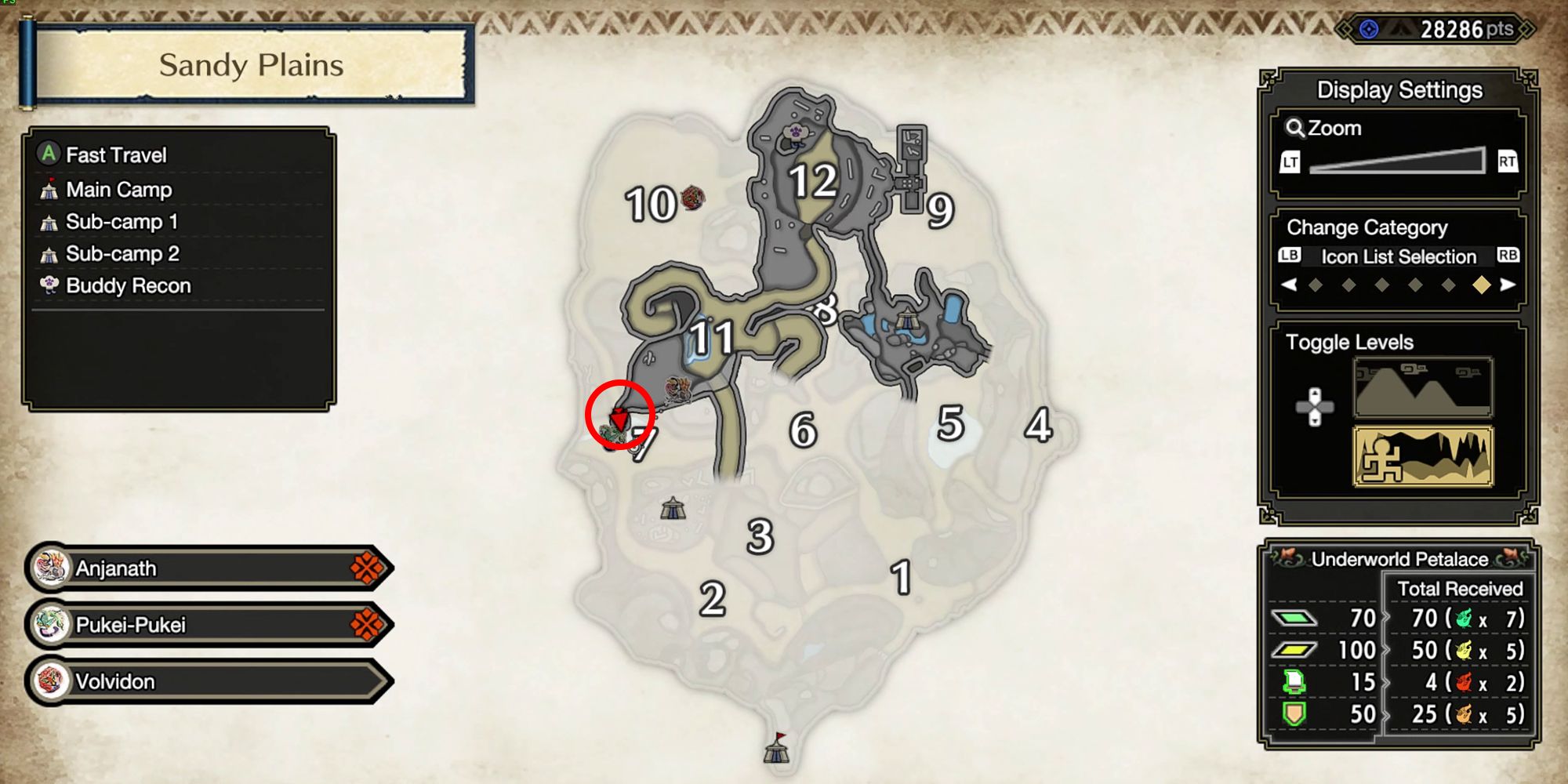
Task: Select Sub-camp 1 from the travel menu
Action: (x=123, y=222)
